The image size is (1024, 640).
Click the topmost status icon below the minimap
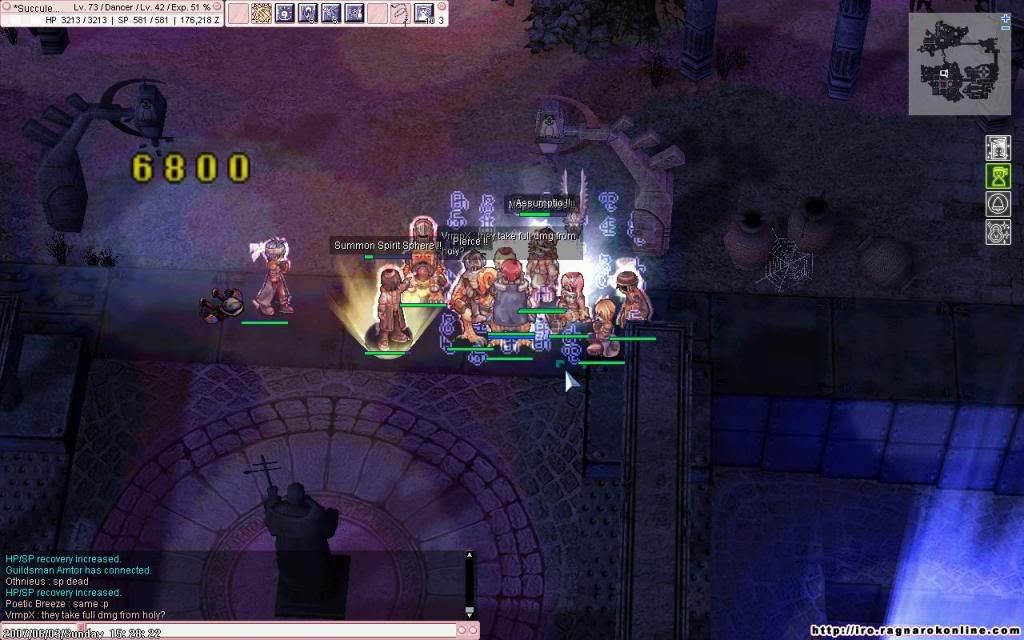[998, 148]
